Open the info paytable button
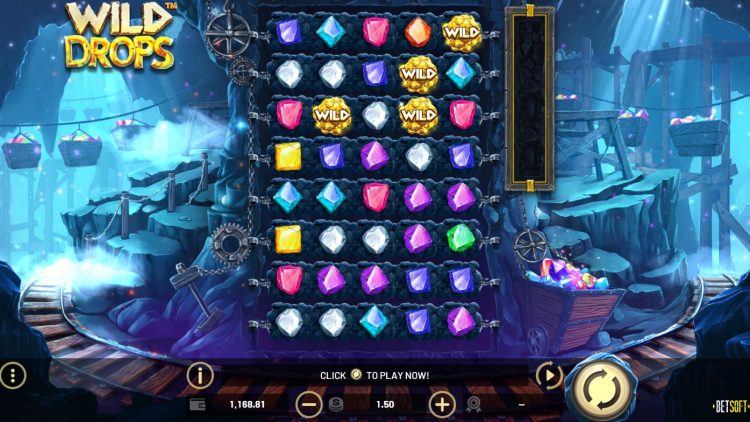 [x=200, y=376]
